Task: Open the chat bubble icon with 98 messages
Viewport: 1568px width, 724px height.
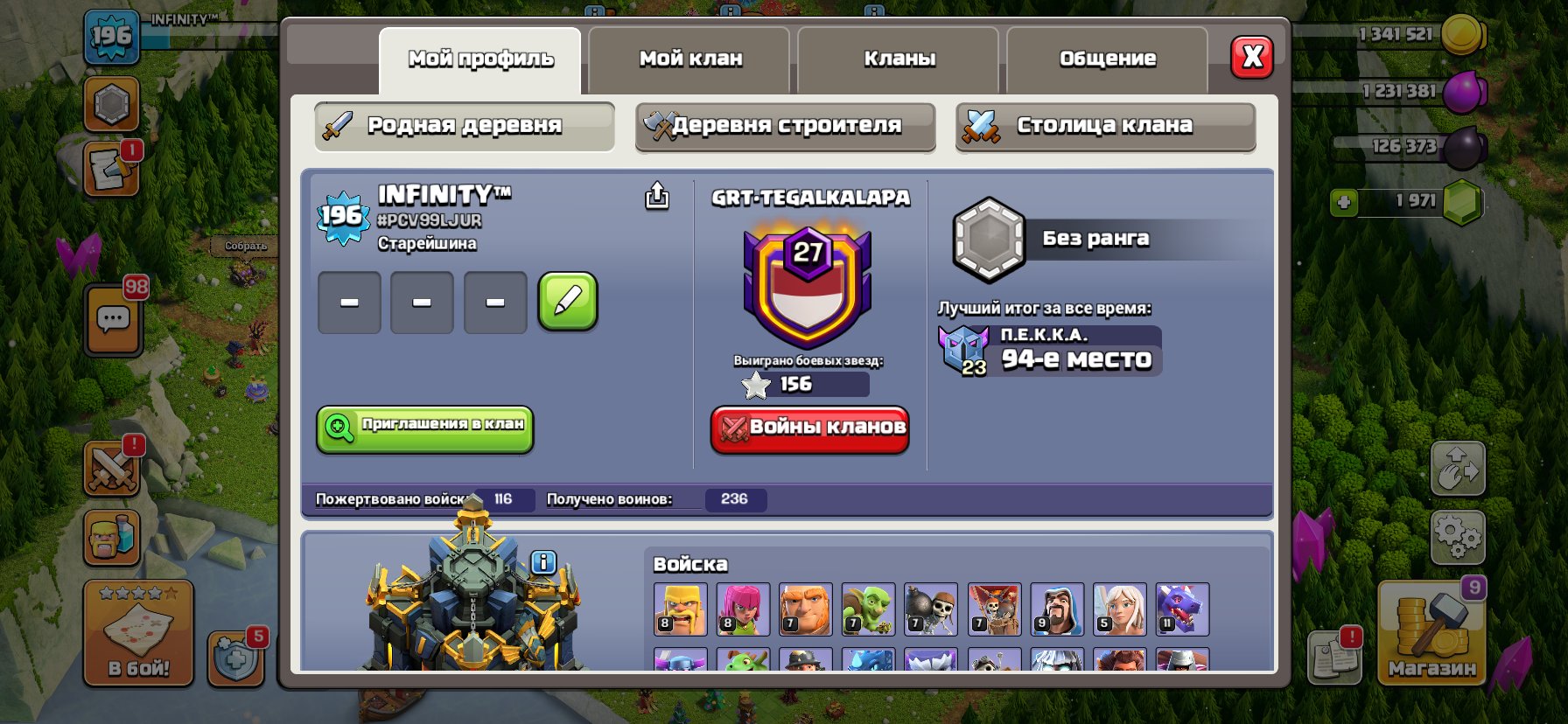Action: (112, 319)
